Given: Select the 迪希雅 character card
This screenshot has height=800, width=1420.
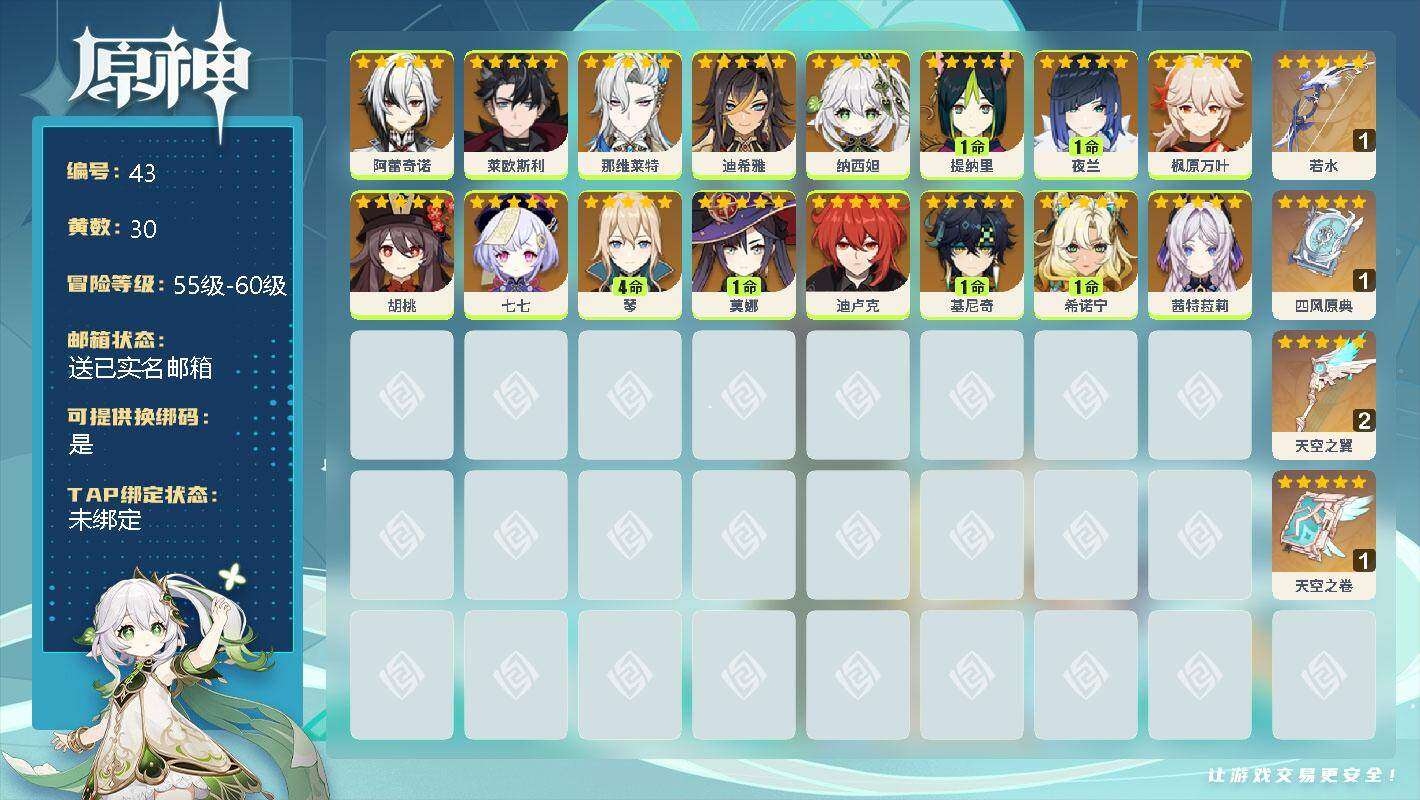Looking at the screenshot, I should pos(743,114).
